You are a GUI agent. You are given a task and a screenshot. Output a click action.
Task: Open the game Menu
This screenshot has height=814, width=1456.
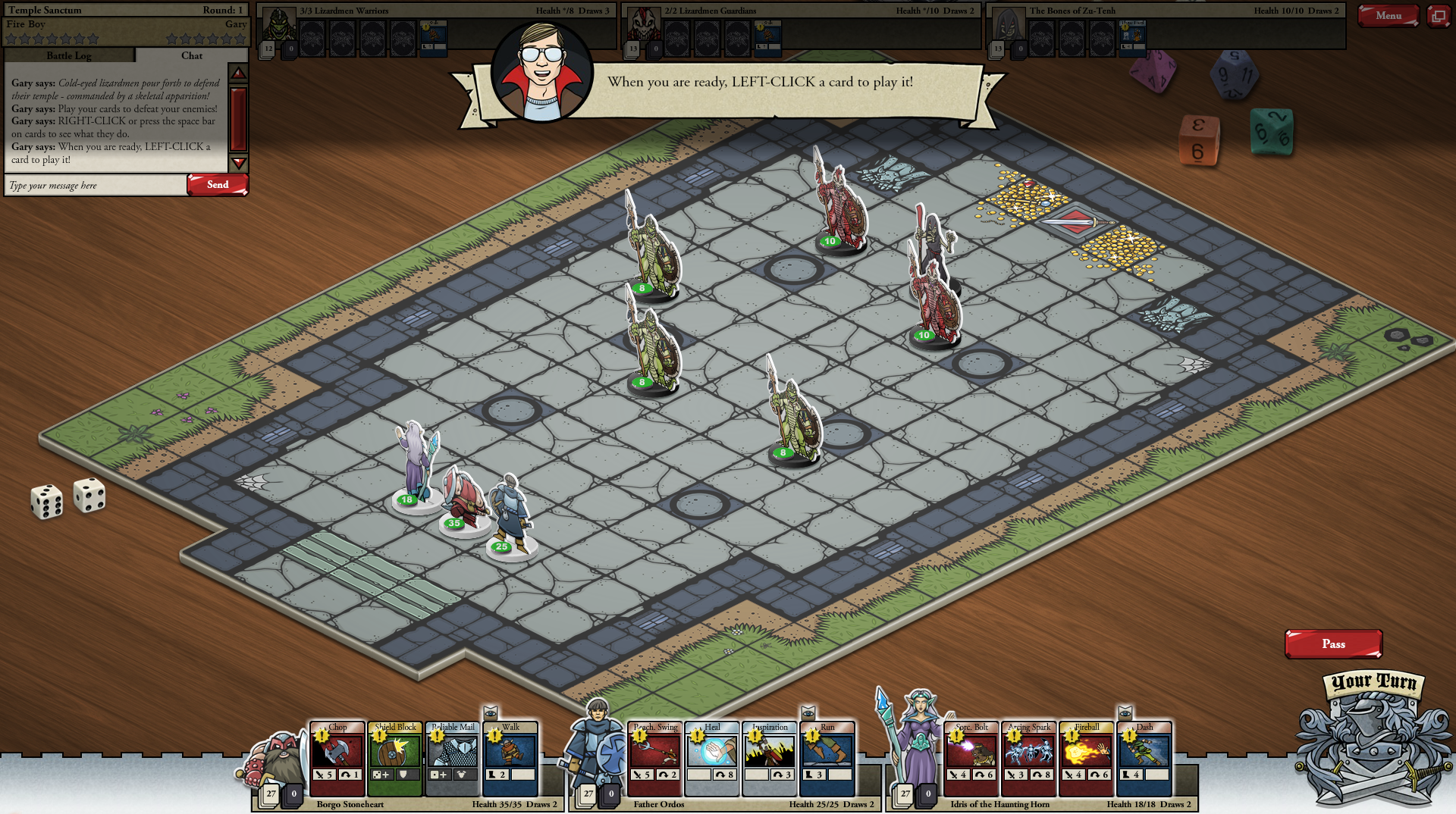pyautogui.click(x=1388, y=16)
